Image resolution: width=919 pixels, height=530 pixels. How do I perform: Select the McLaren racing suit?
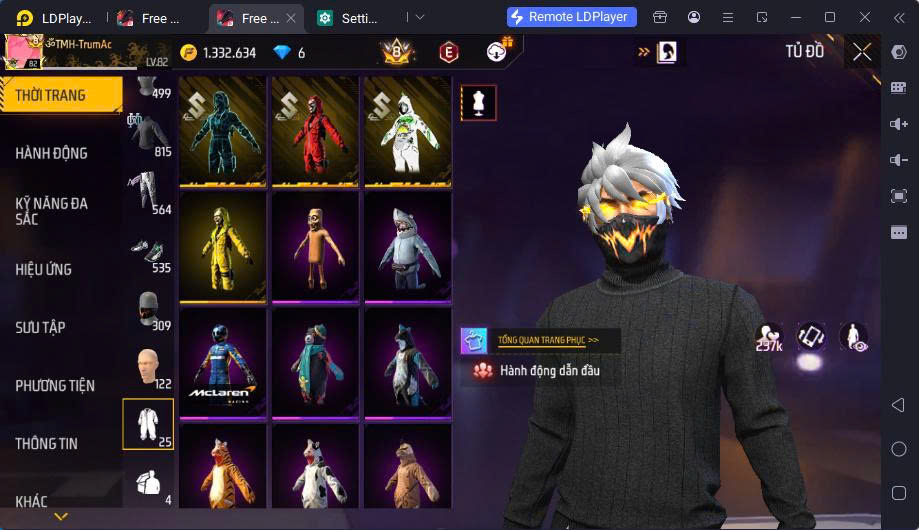coord(222,360)
